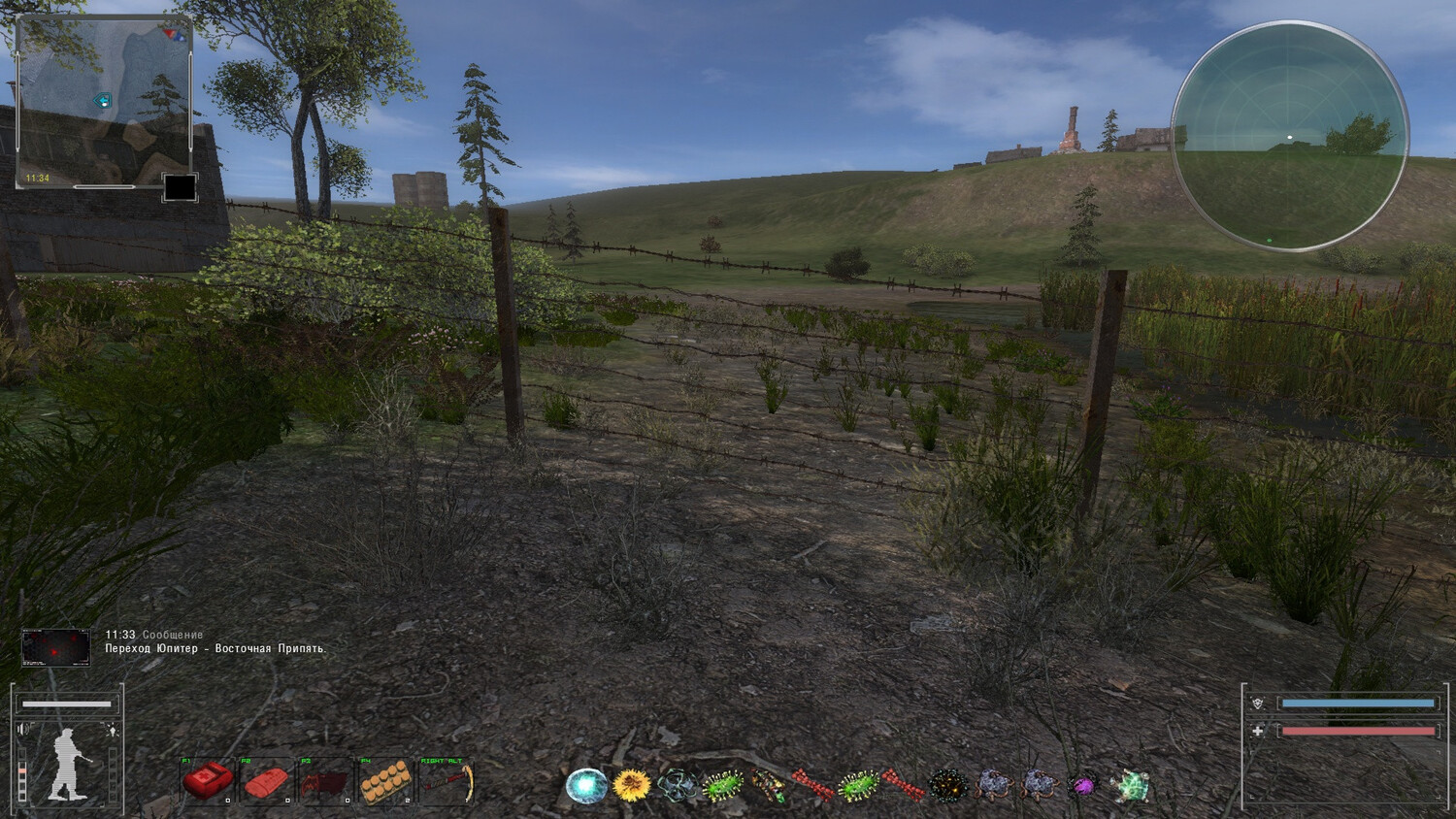Viewport: 1456px width, 819px height.
Task: Click the soldier stance silhouette indicator
Action: [69, 765]
